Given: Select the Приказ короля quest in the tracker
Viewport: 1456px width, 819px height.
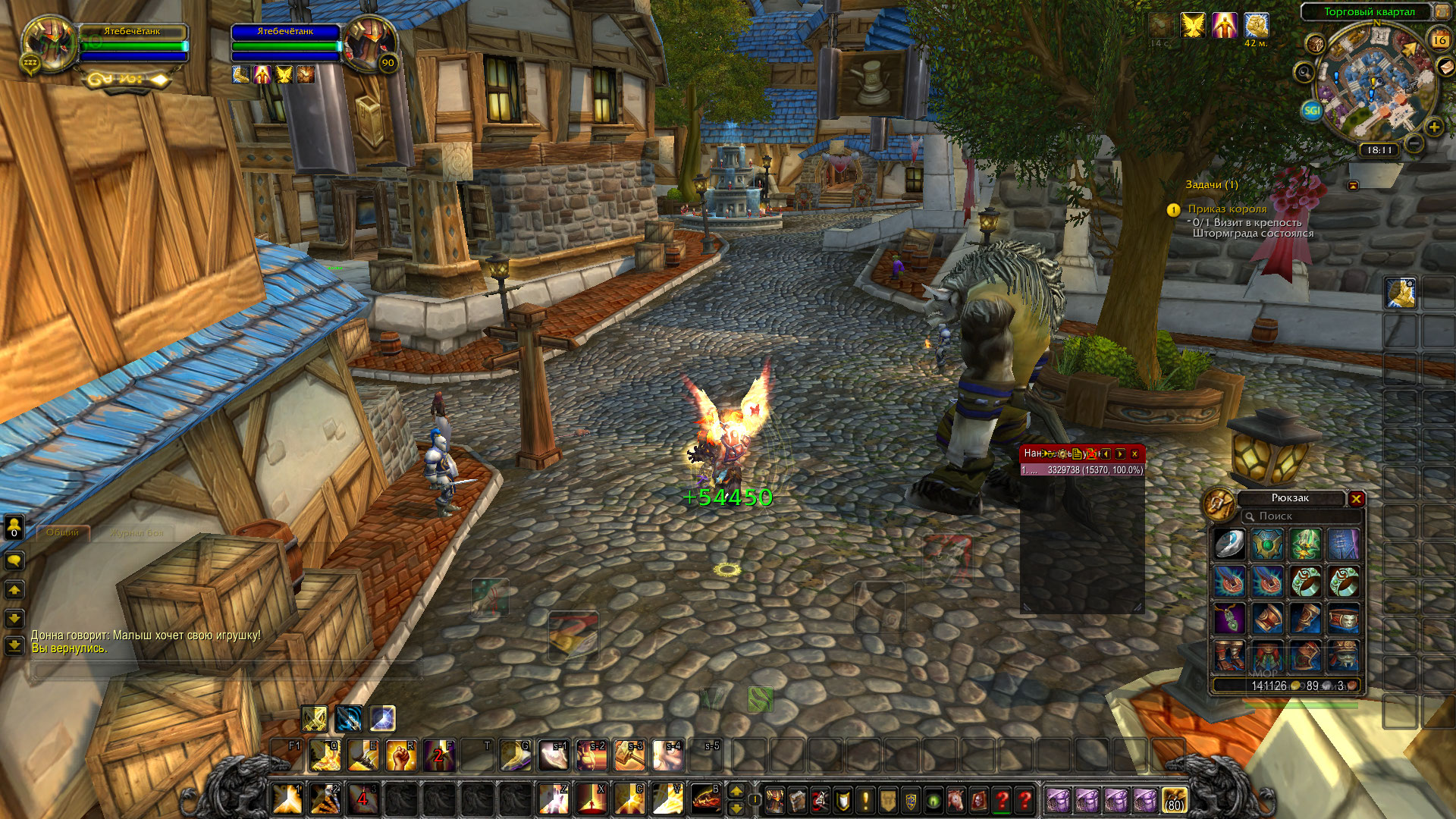Looking at the screenshot, I should click(1227, 209).
